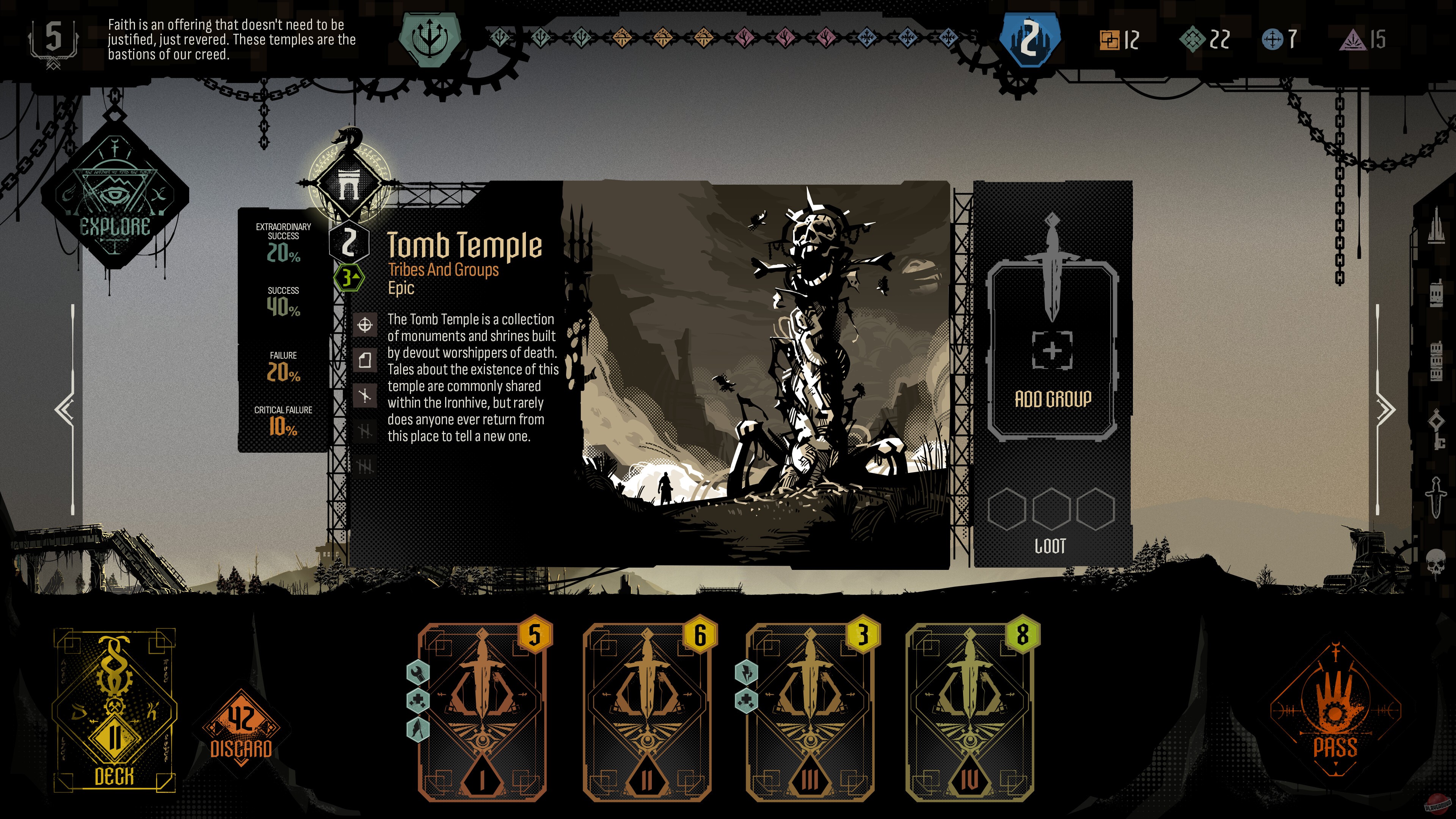Viewport: 1456px width, 819px height.
Task: Click the Add Group slot
Action: click(x=1053, y=350)
